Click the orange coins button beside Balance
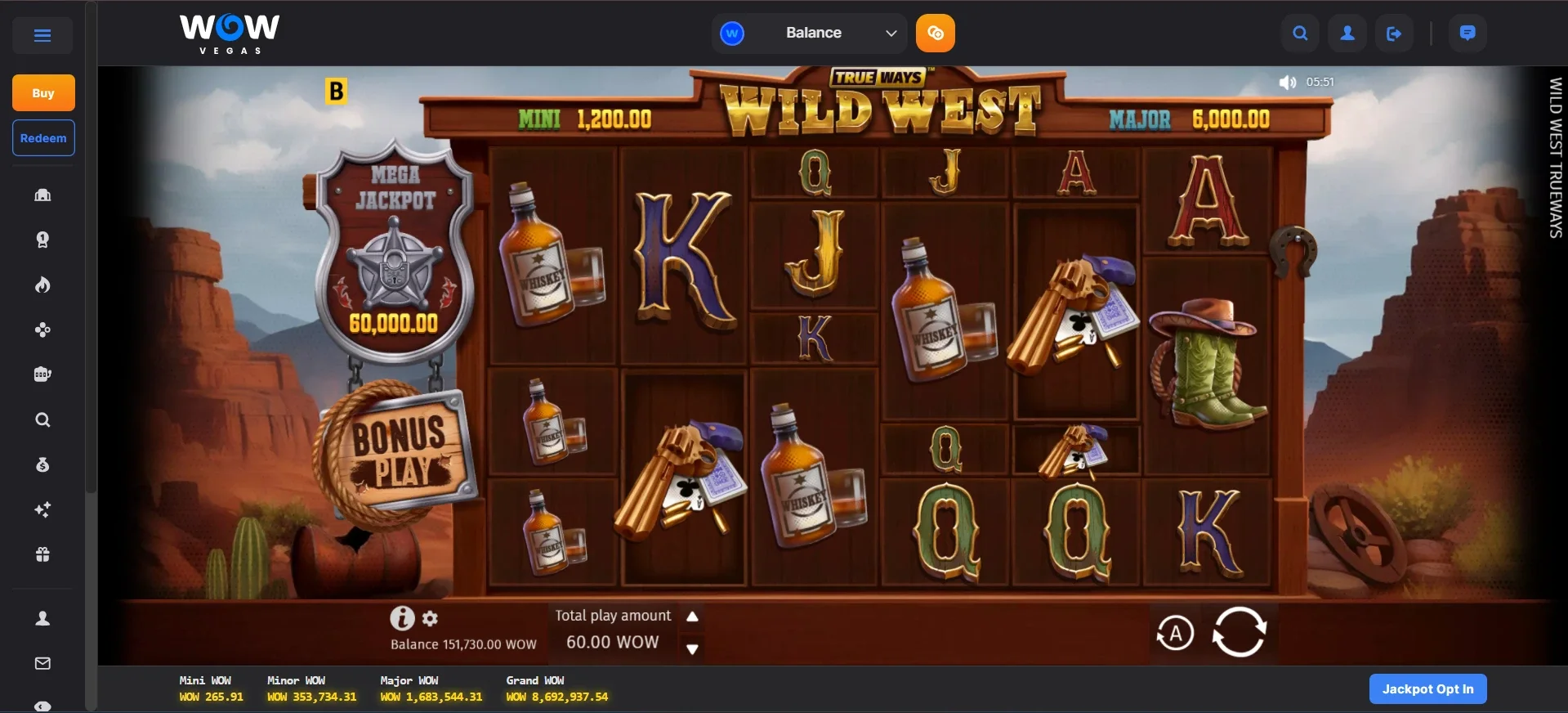This screenshot has height=713, width=1568. coord(936,34)
